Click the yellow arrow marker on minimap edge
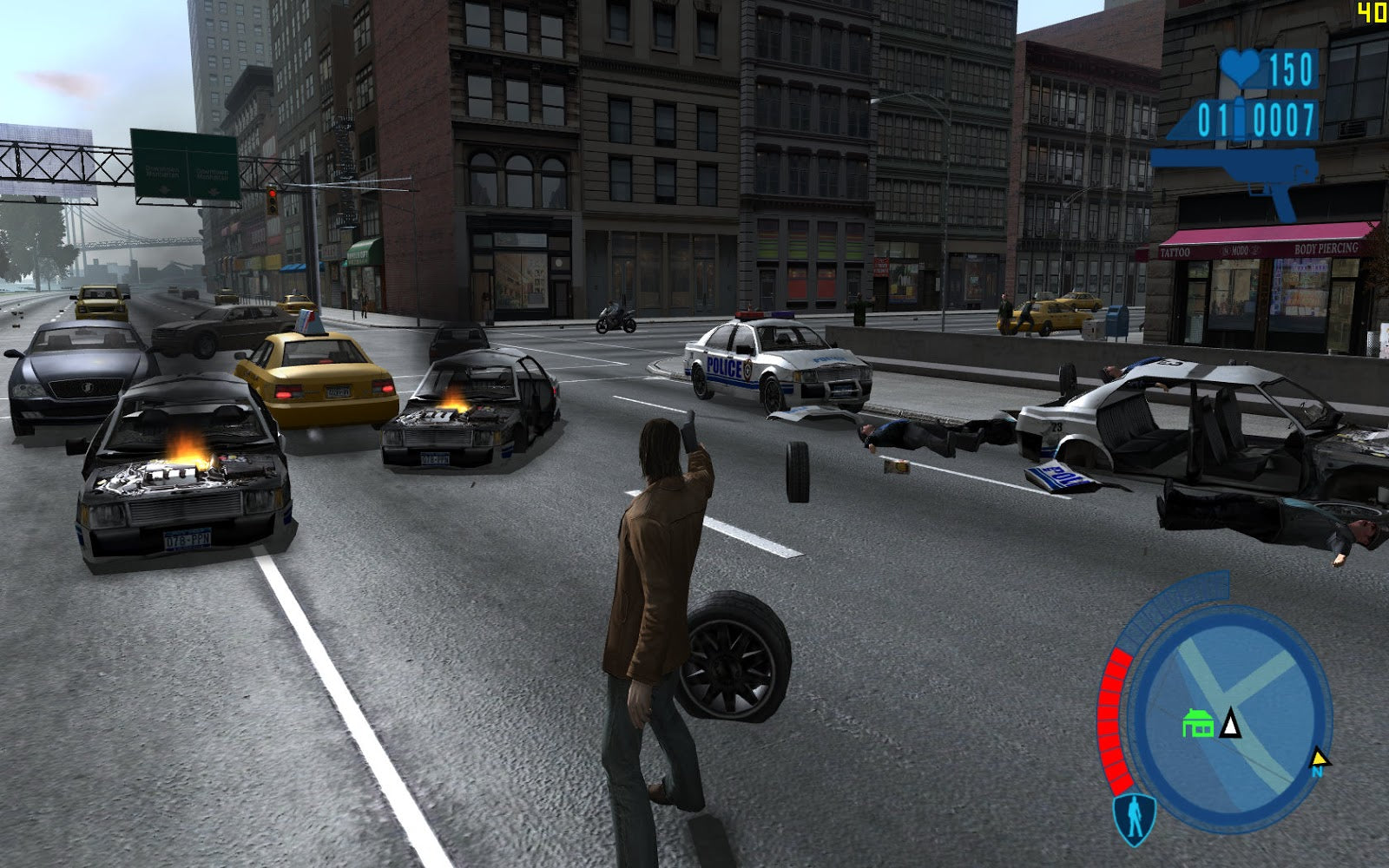This screenshot has width=1389, height=868. click(1320, 760)
